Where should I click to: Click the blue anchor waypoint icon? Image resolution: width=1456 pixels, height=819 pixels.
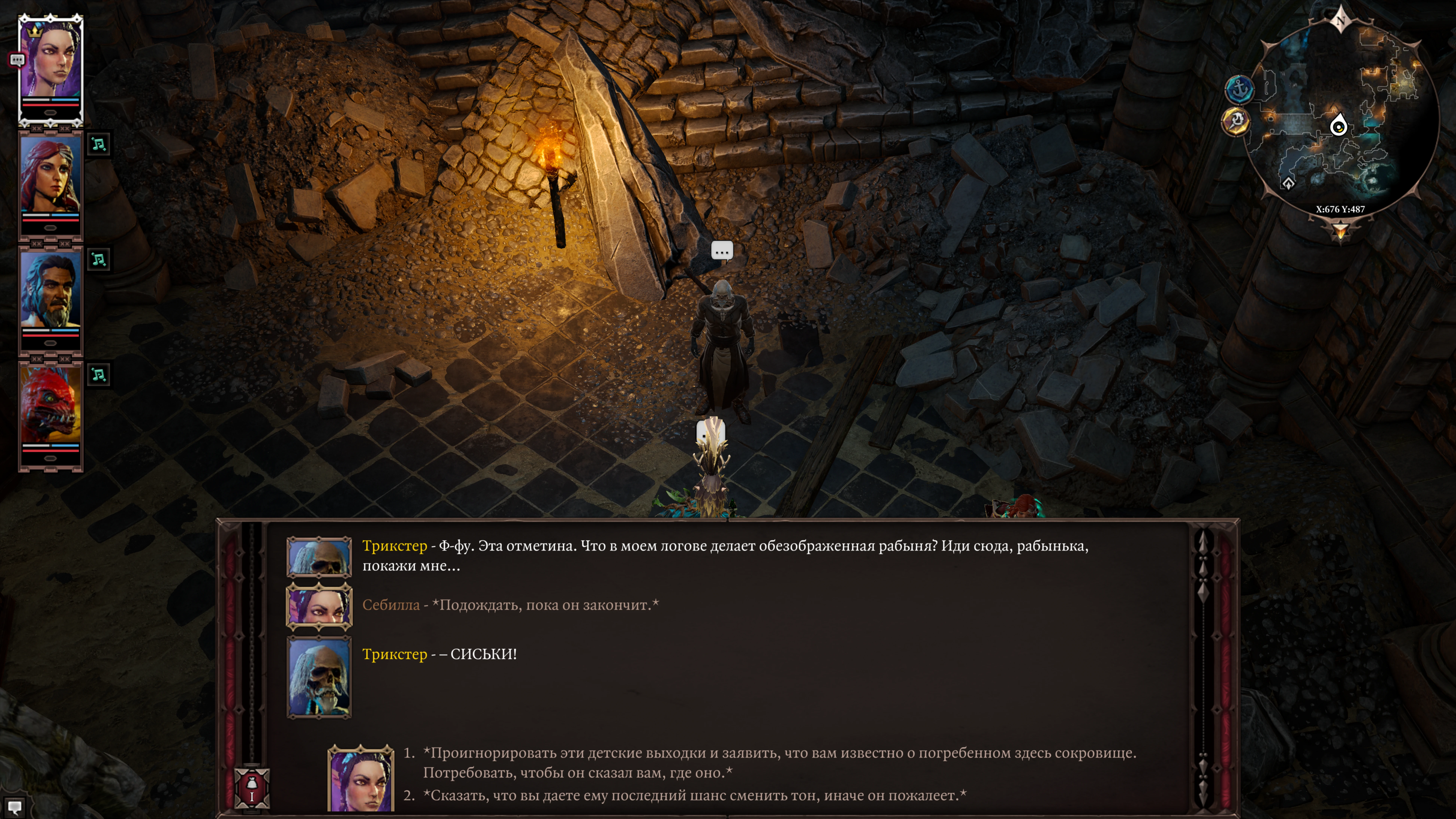pyautogui.click(x=1239, y=89)
